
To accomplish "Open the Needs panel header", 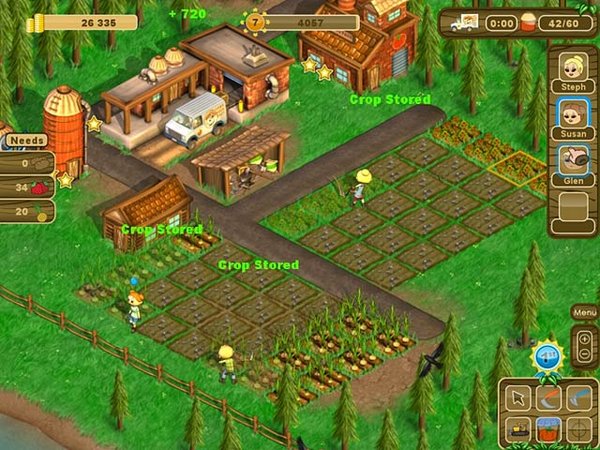I will (28, 141).
